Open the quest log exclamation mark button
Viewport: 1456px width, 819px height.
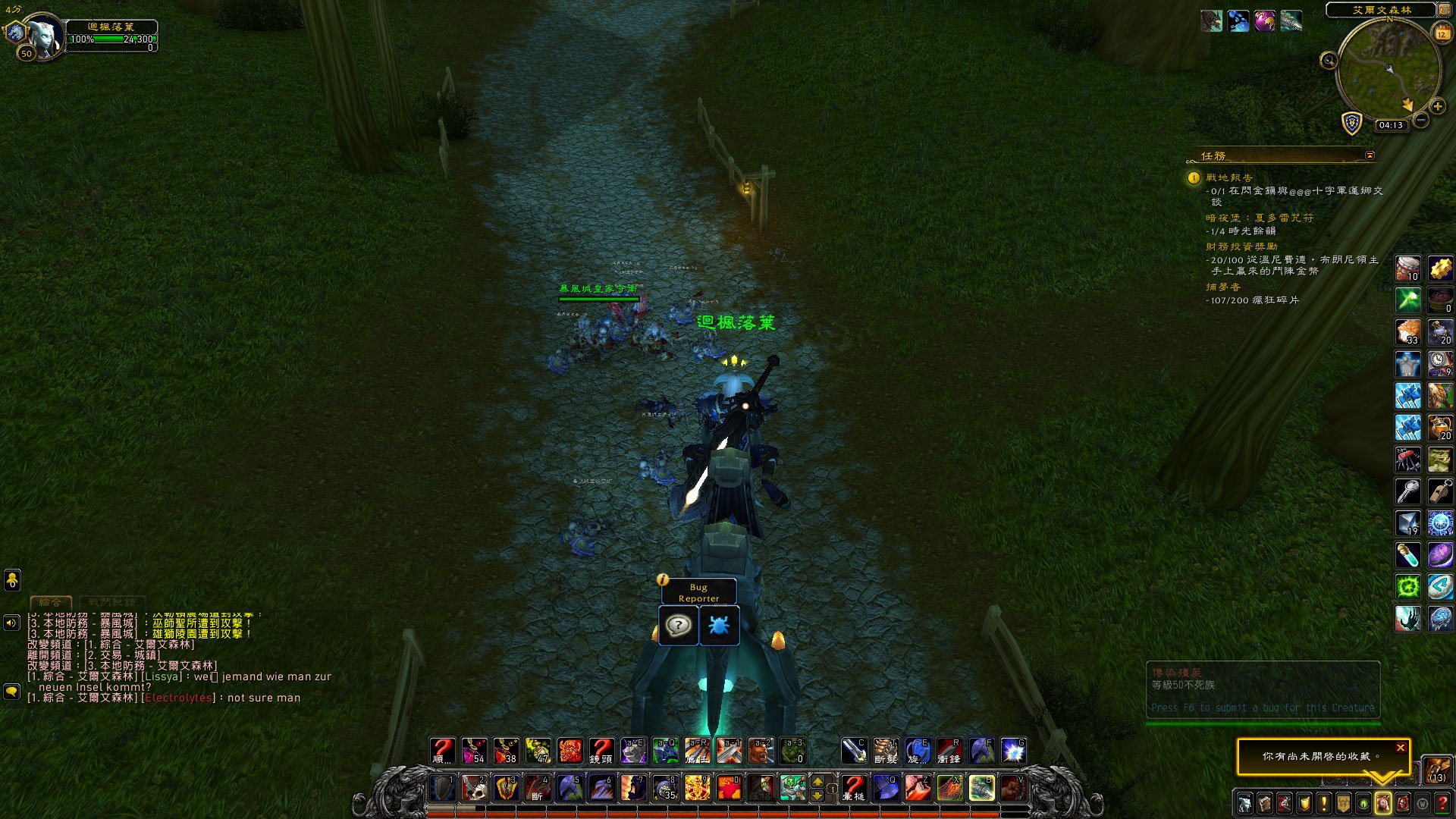[x=1323, y=803]
